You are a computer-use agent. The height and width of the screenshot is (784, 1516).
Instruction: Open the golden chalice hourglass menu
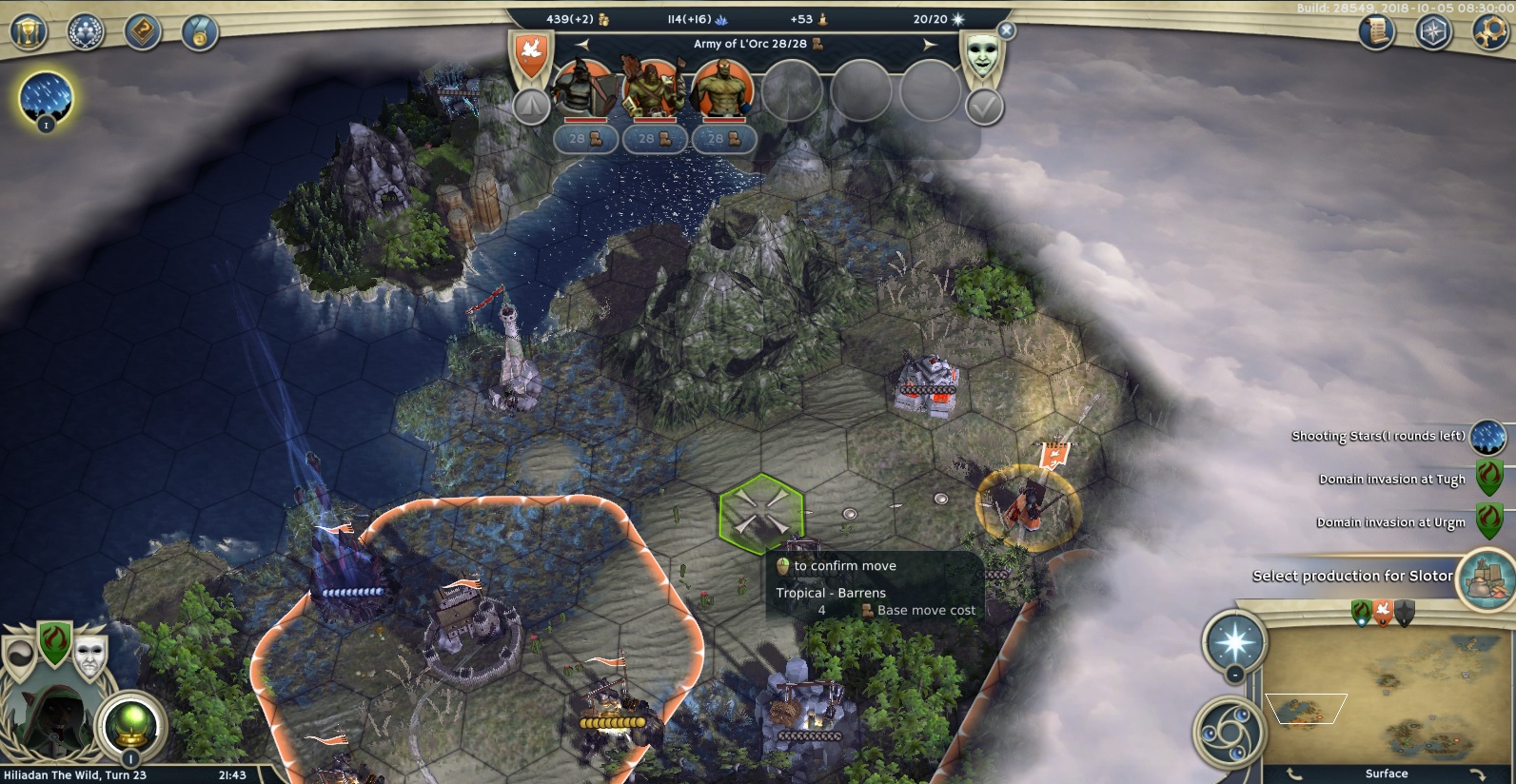pyautogui.click(x=29, y=32)
